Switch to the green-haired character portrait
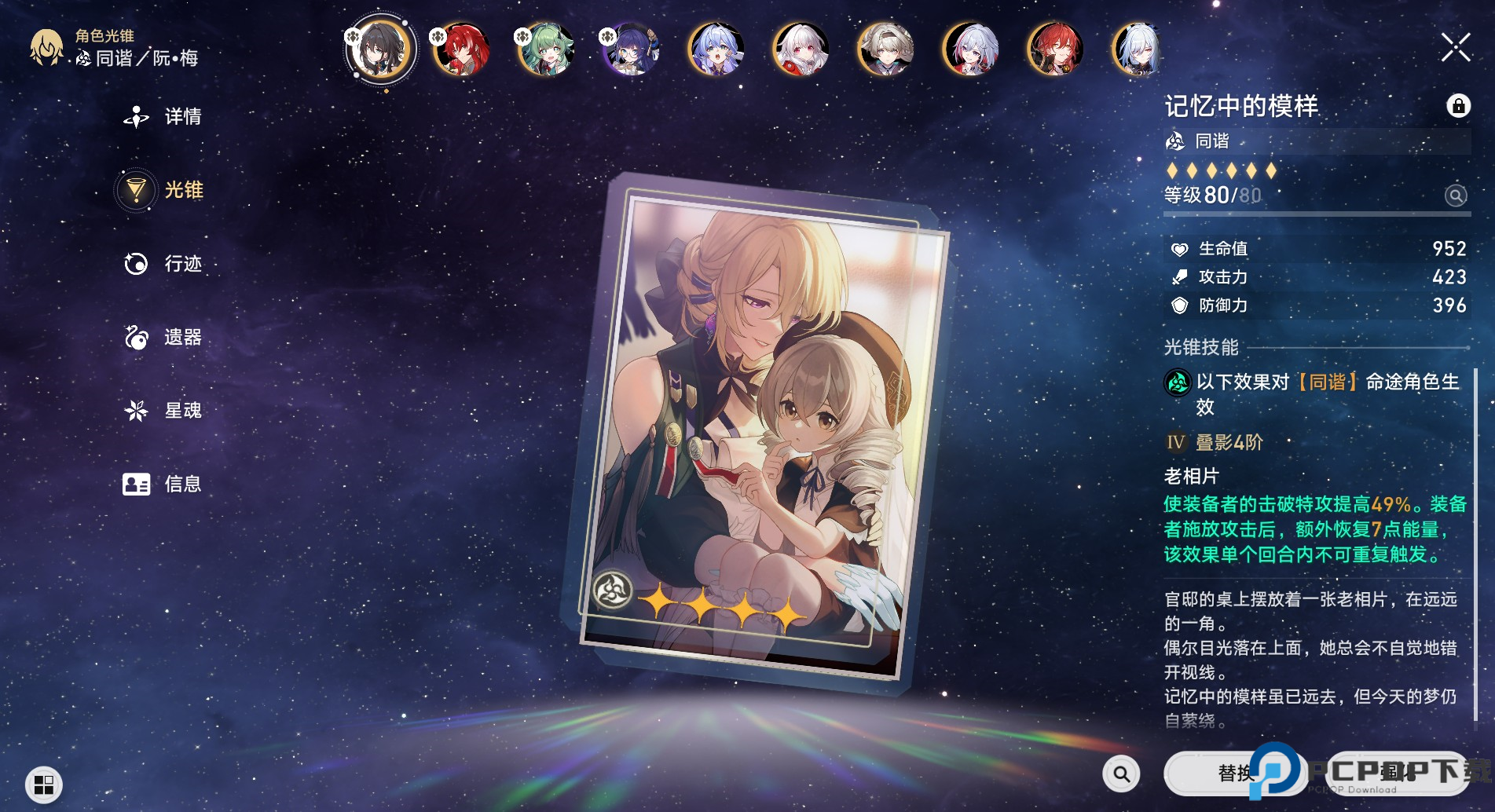 coord(546,49)
